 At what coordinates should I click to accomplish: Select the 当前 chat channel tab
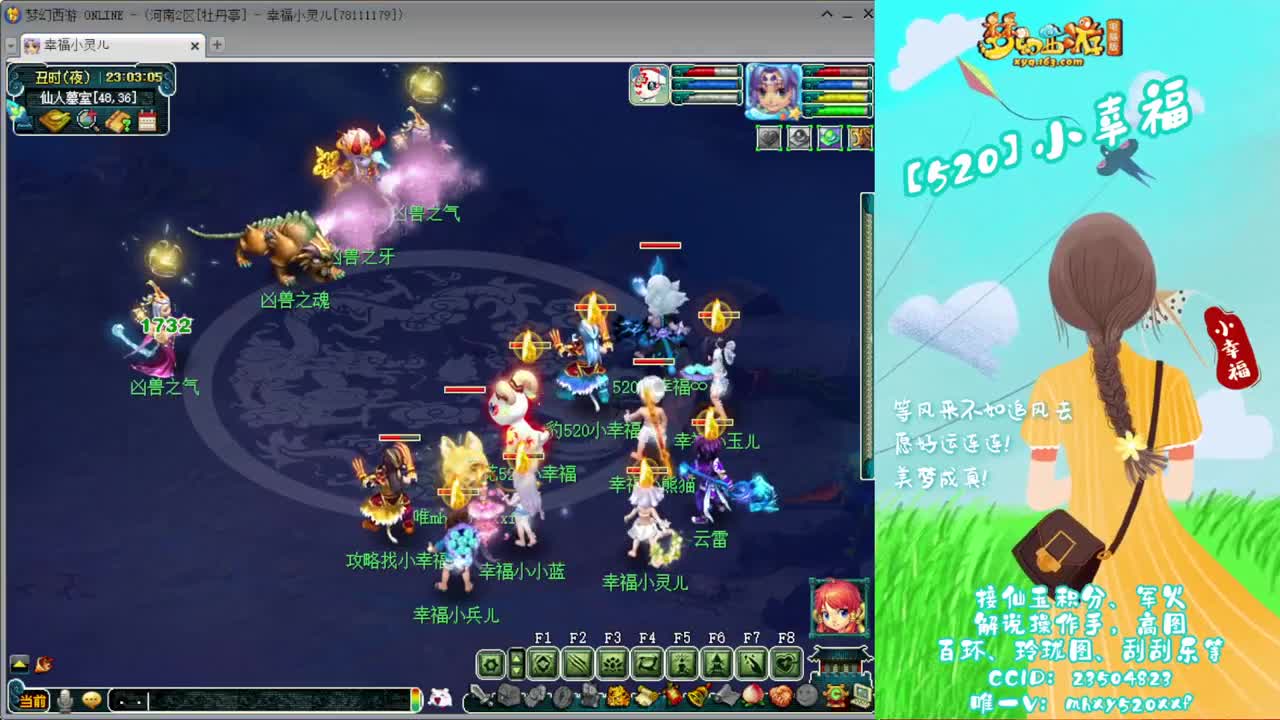[32, 702]
